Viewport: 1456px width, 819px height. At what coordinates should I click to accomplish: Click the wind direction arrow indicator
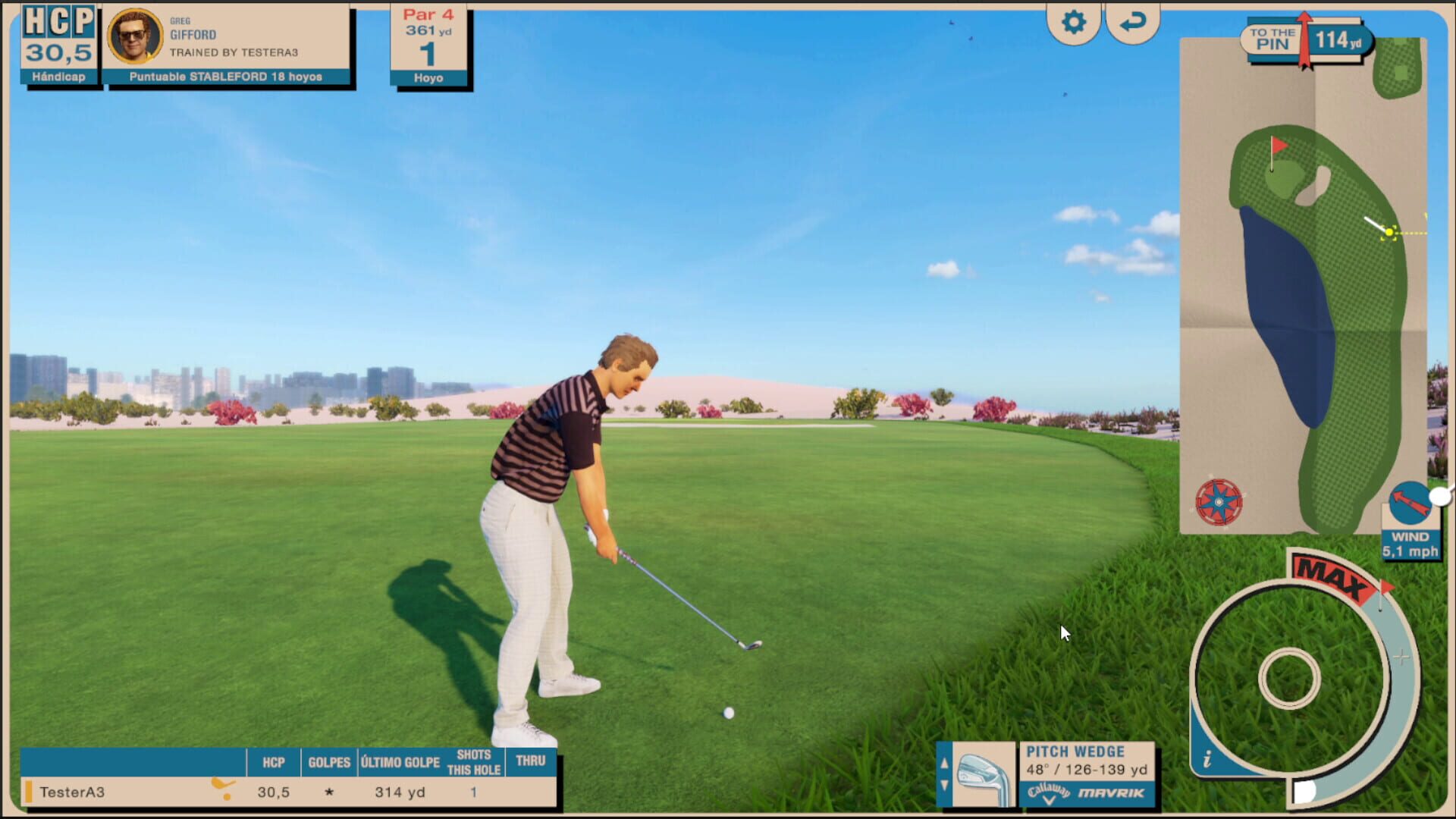(1410, 500)
